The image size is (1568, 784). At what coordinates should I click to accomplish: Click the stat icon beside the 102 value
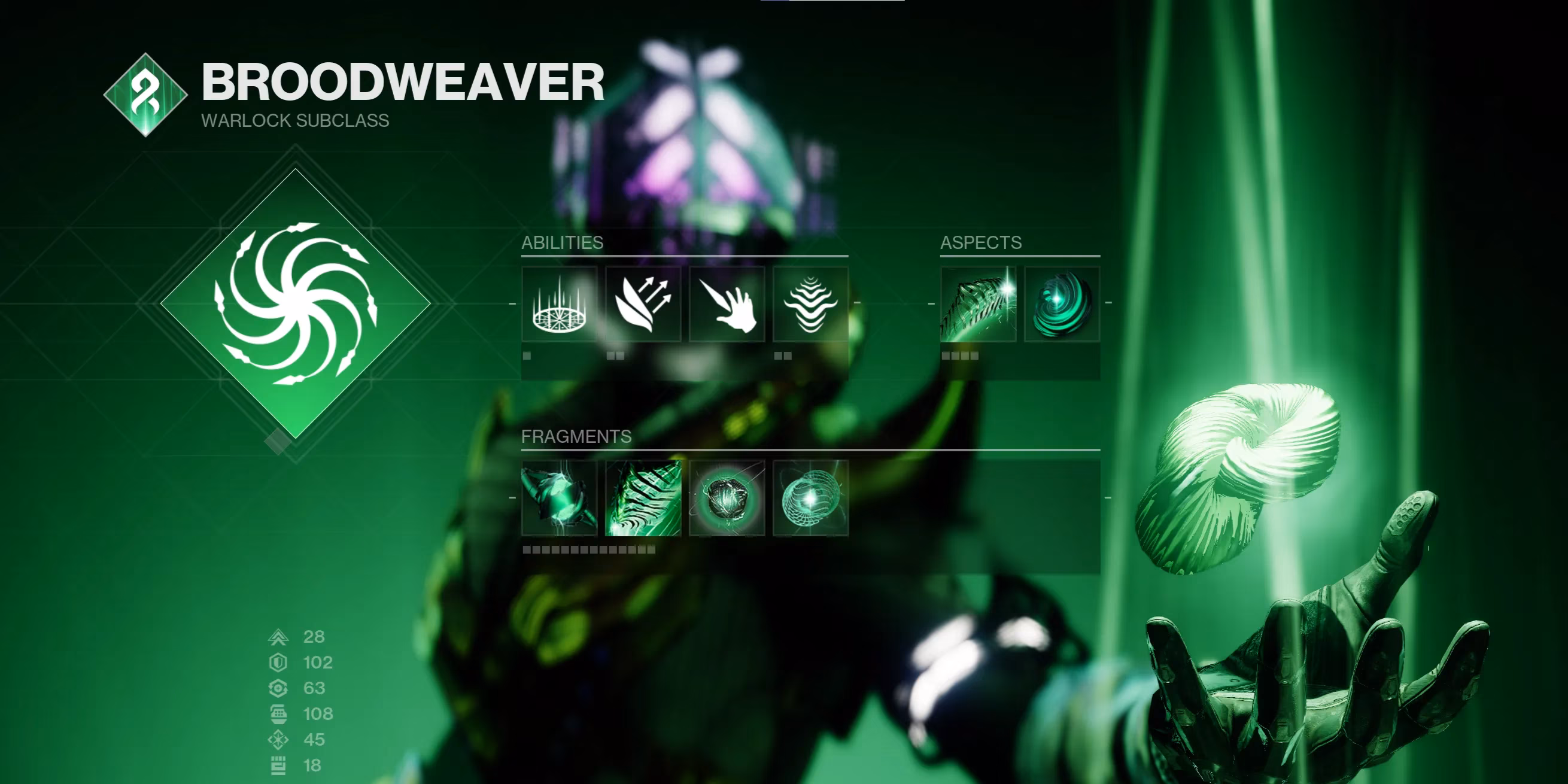(278, 664)
